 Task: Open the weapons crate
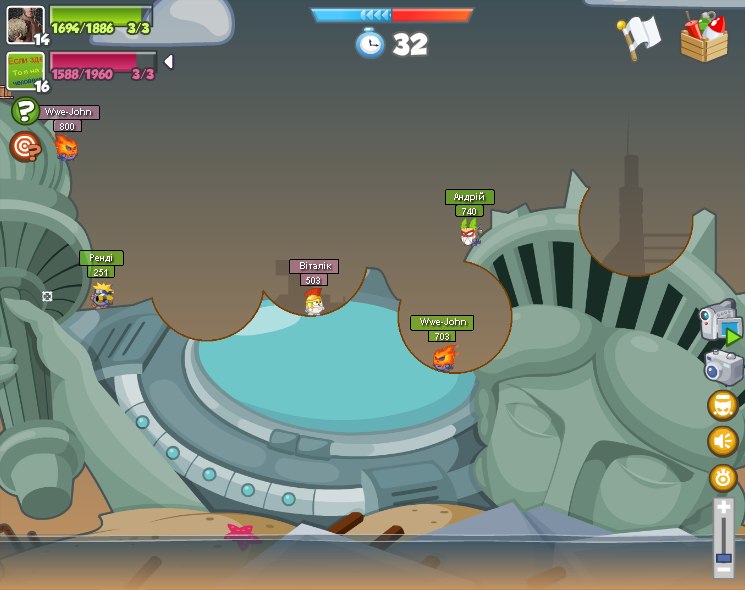[x=704, y=38]
